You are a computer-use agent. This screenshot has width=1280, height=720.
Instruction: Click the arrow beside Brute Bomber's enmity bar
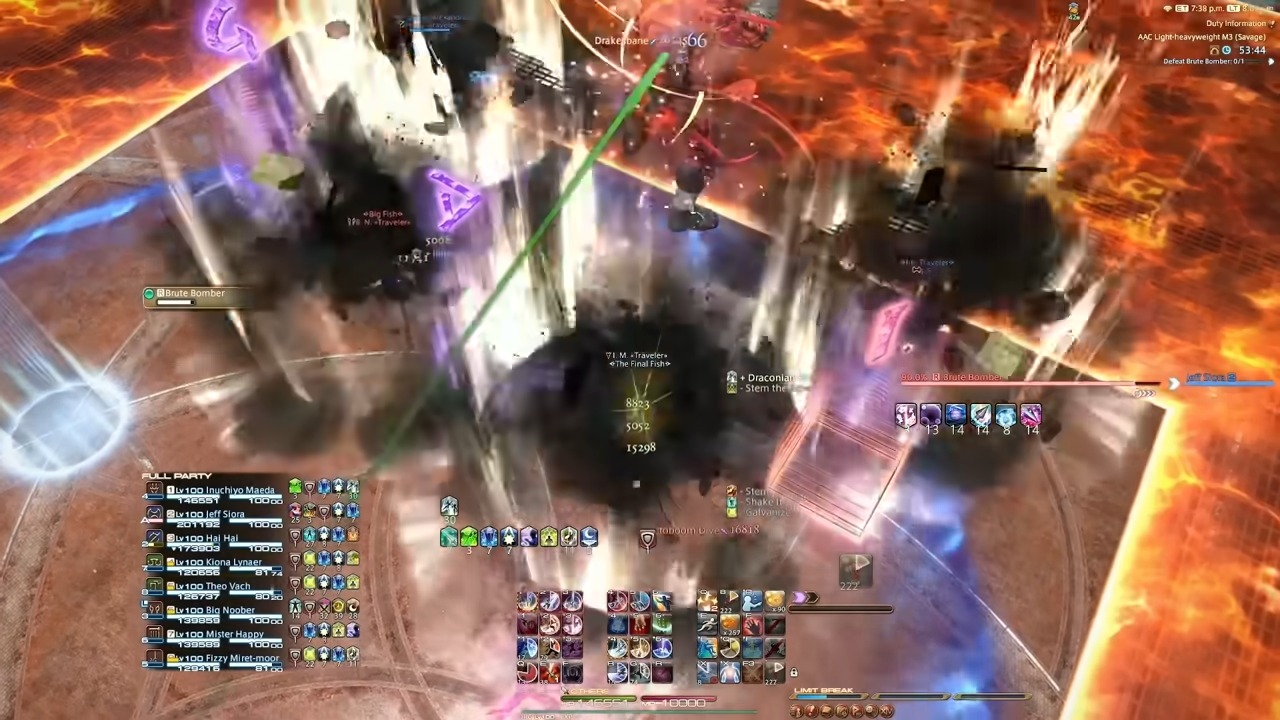coord(1172,383)
